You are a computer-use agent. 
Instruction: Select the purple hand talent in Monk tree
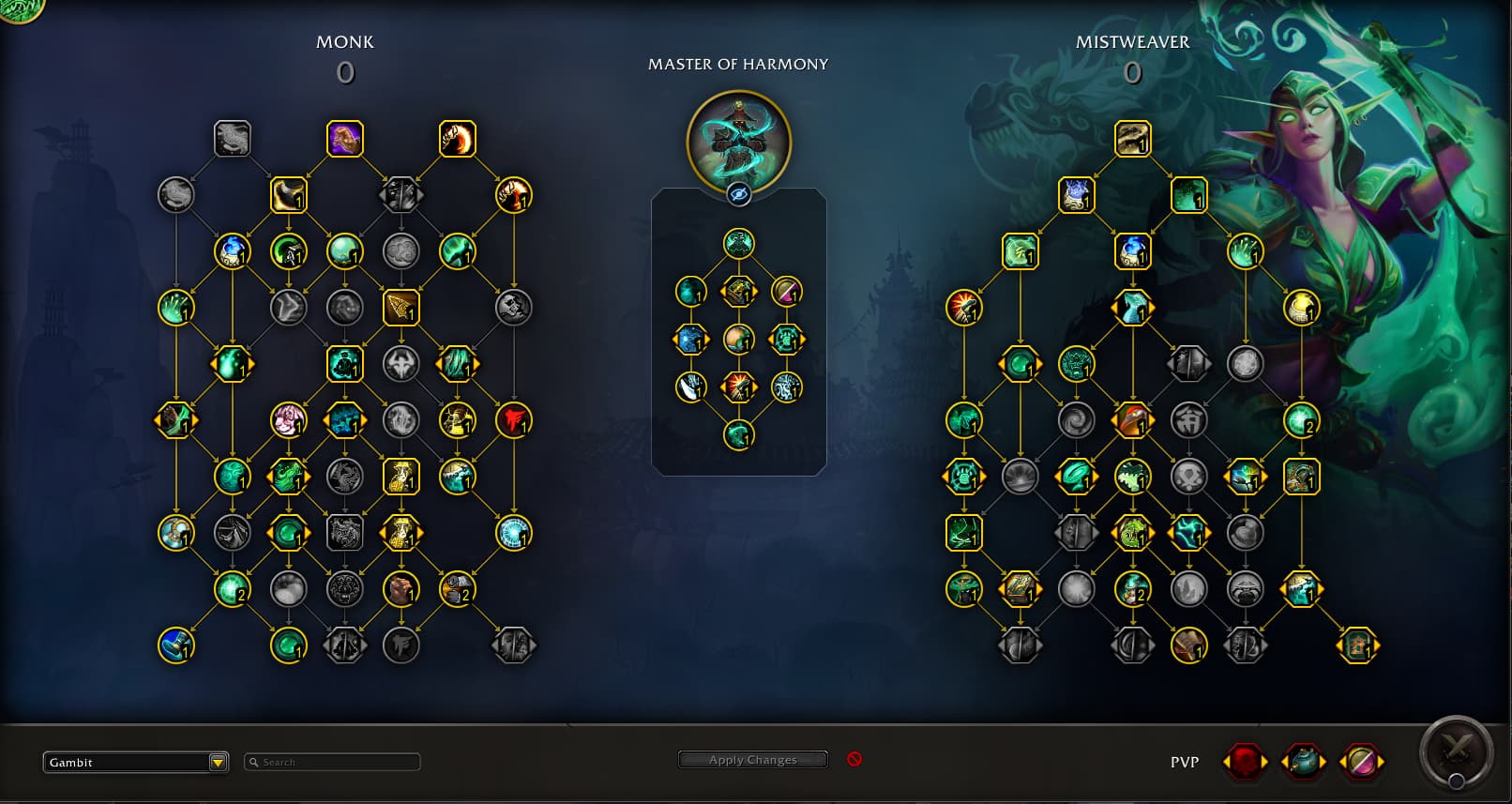click(345, 139)
